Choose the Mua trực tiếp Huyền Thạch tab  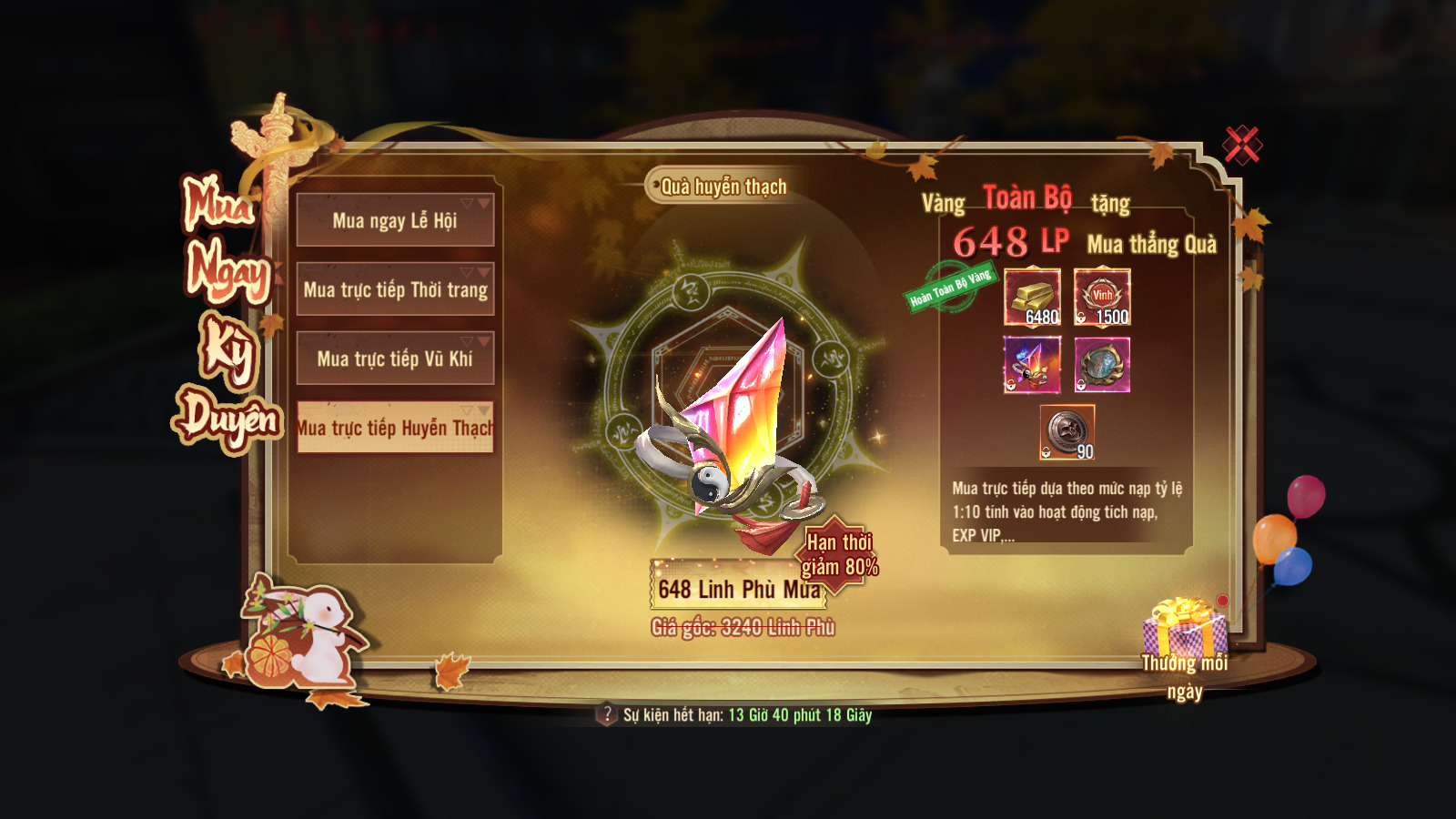point(395,428)
